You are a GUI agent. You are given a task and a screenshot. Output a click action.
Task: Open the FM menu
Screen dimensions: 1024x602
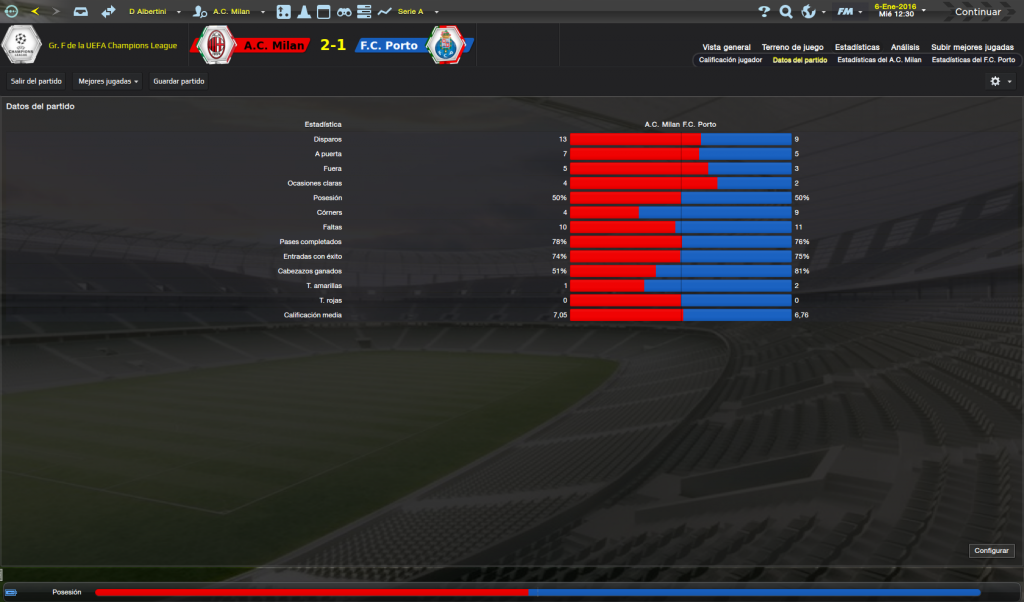coord(850,12)
